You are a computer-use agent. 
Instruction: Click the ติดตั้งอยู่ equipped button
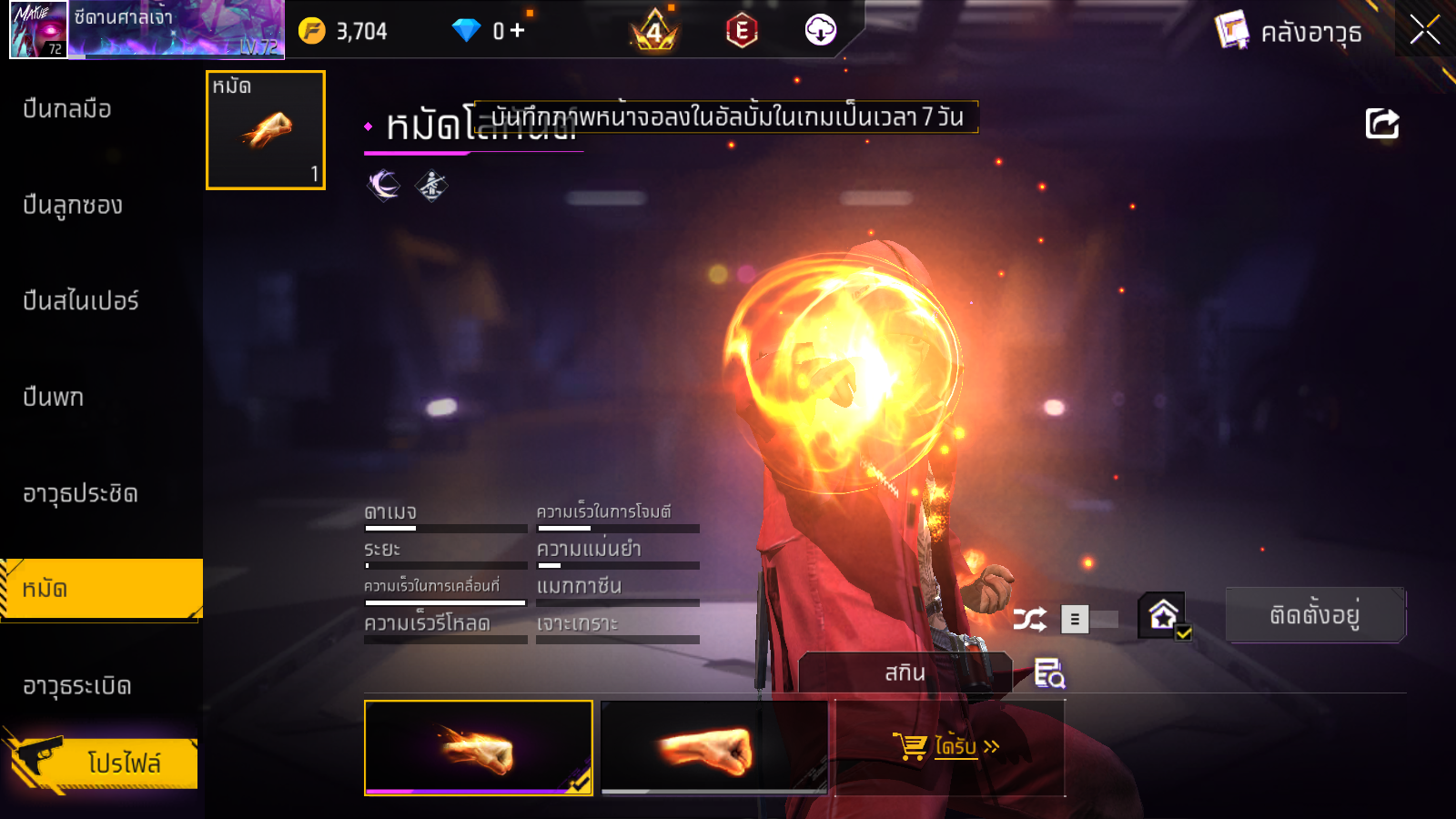[1314, 615]
